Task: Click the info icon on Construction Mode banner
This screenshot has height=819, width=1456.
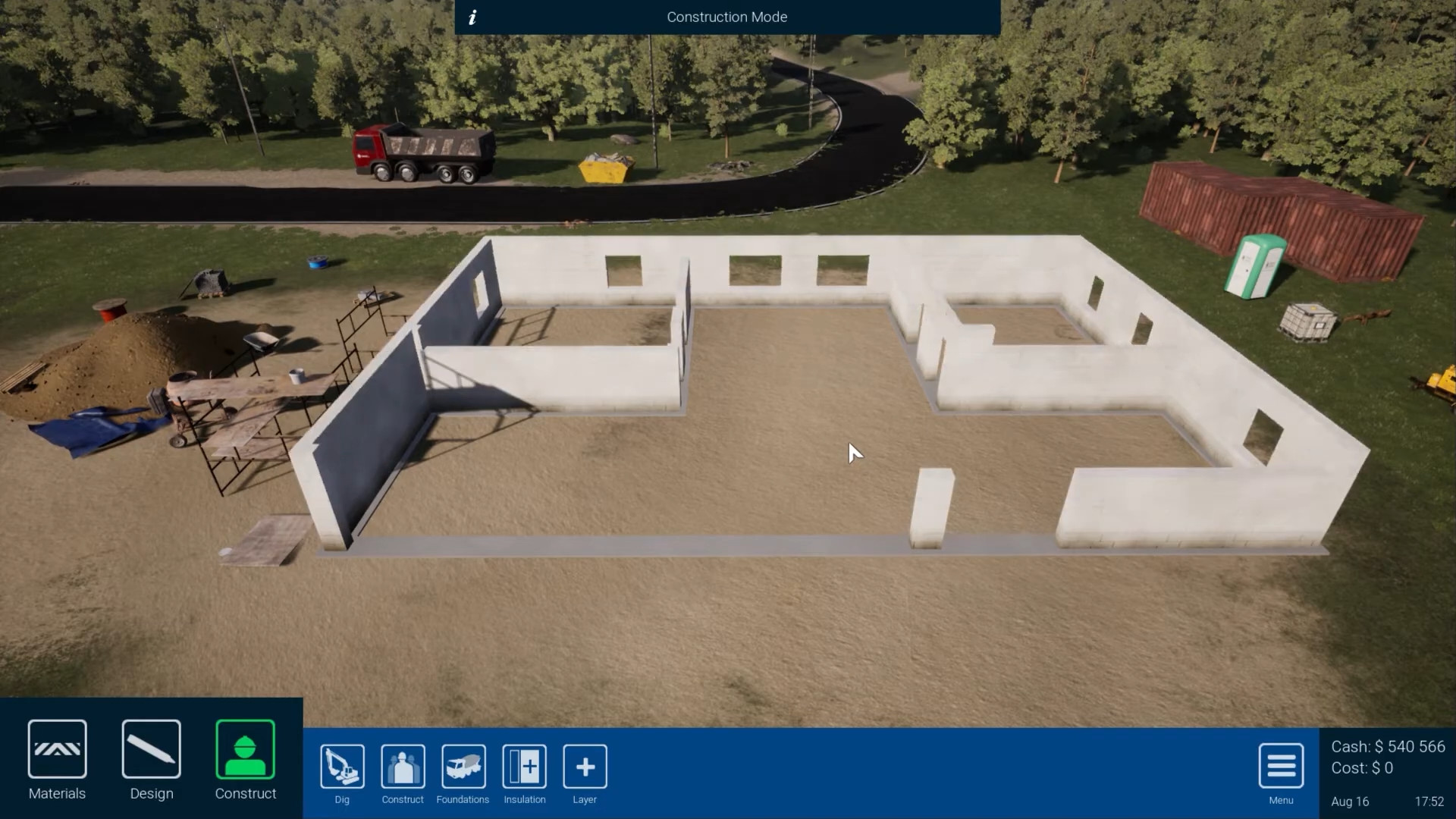Action: point(472,17)
